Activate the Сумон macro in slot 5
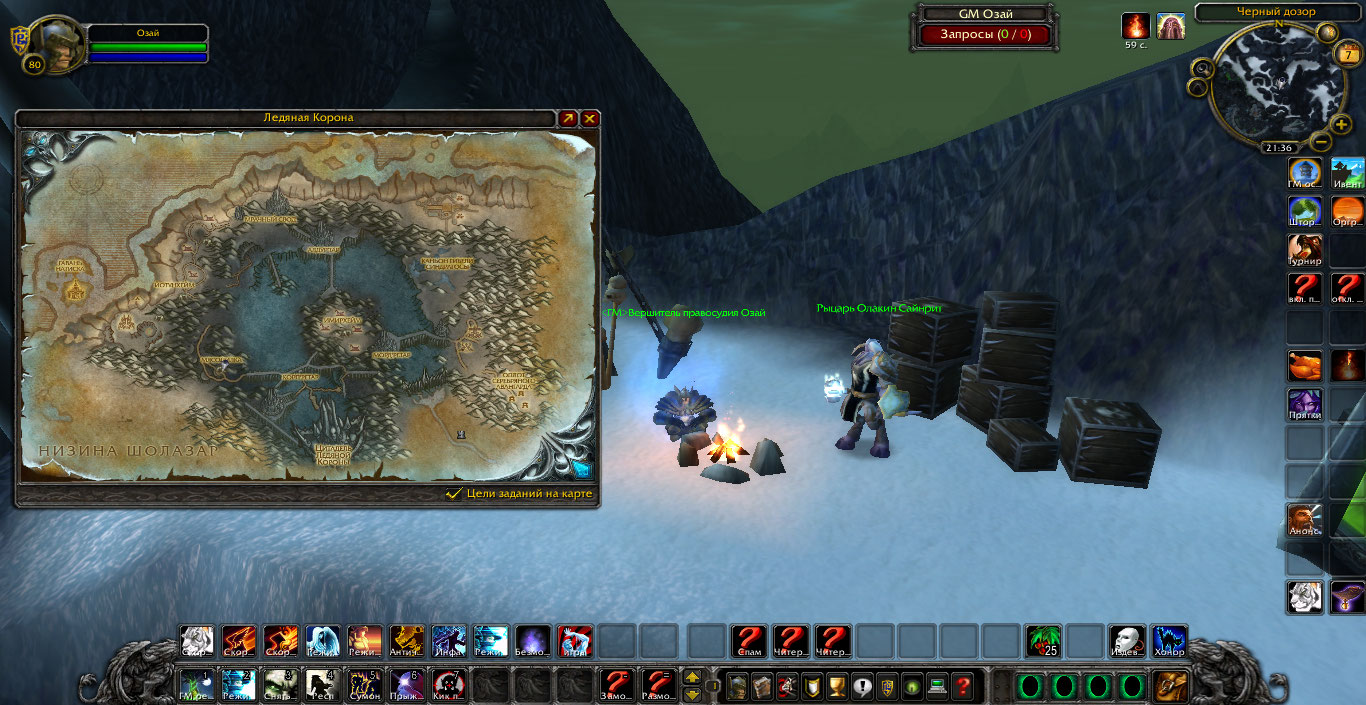The width and height of the screenshot is (1366, 705). point(365,685)
